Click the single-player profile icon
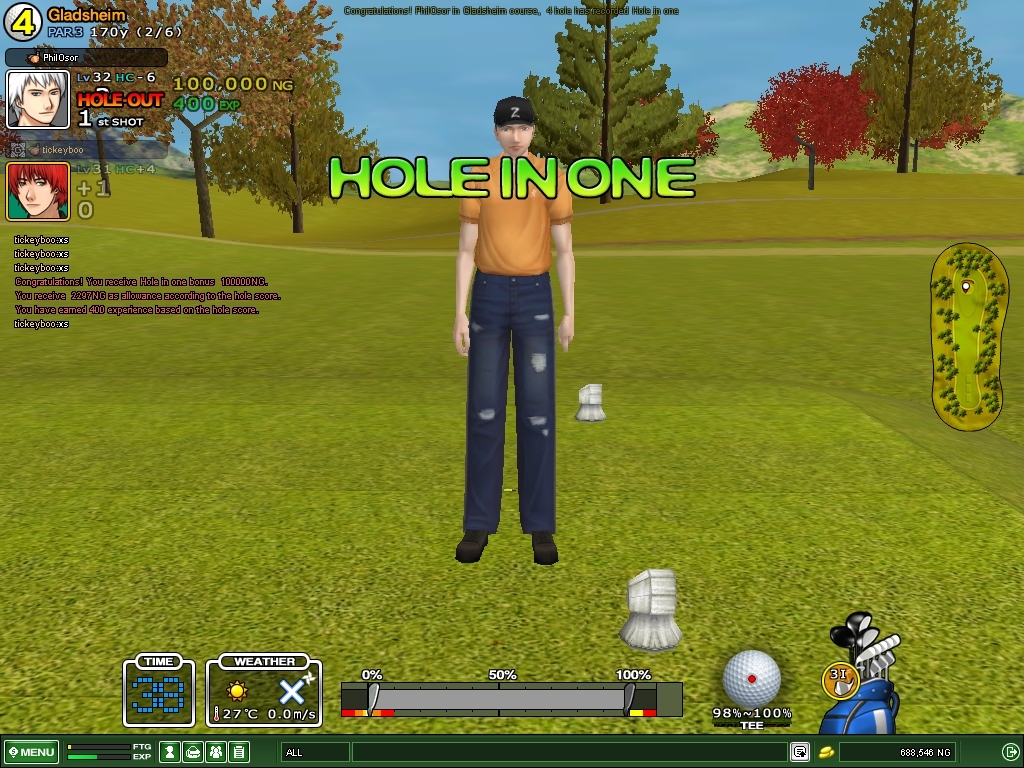 click(x=171, y=752)
